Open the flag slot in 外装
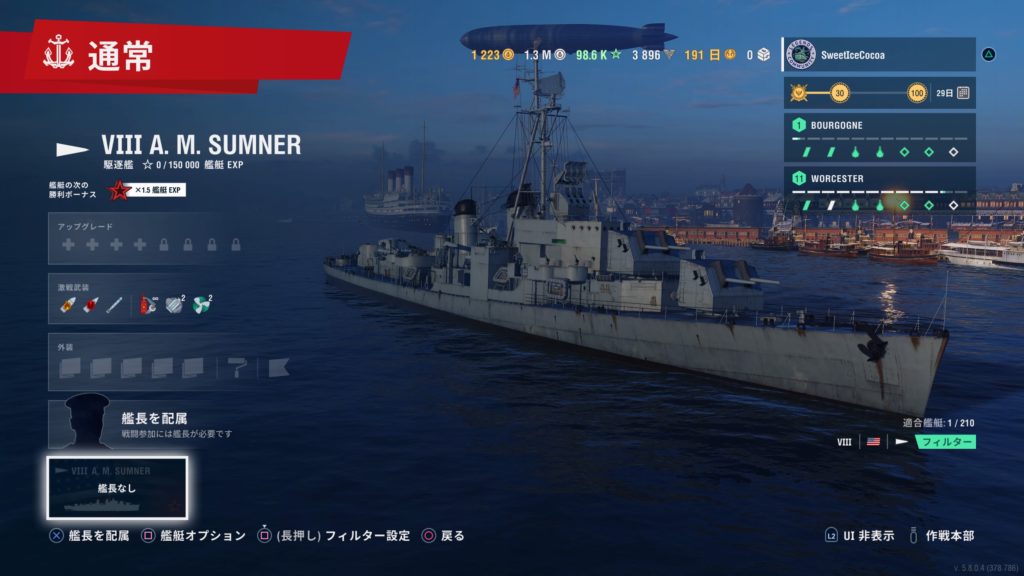Viewport: 1024px width, 576px height. click(278, 367)
